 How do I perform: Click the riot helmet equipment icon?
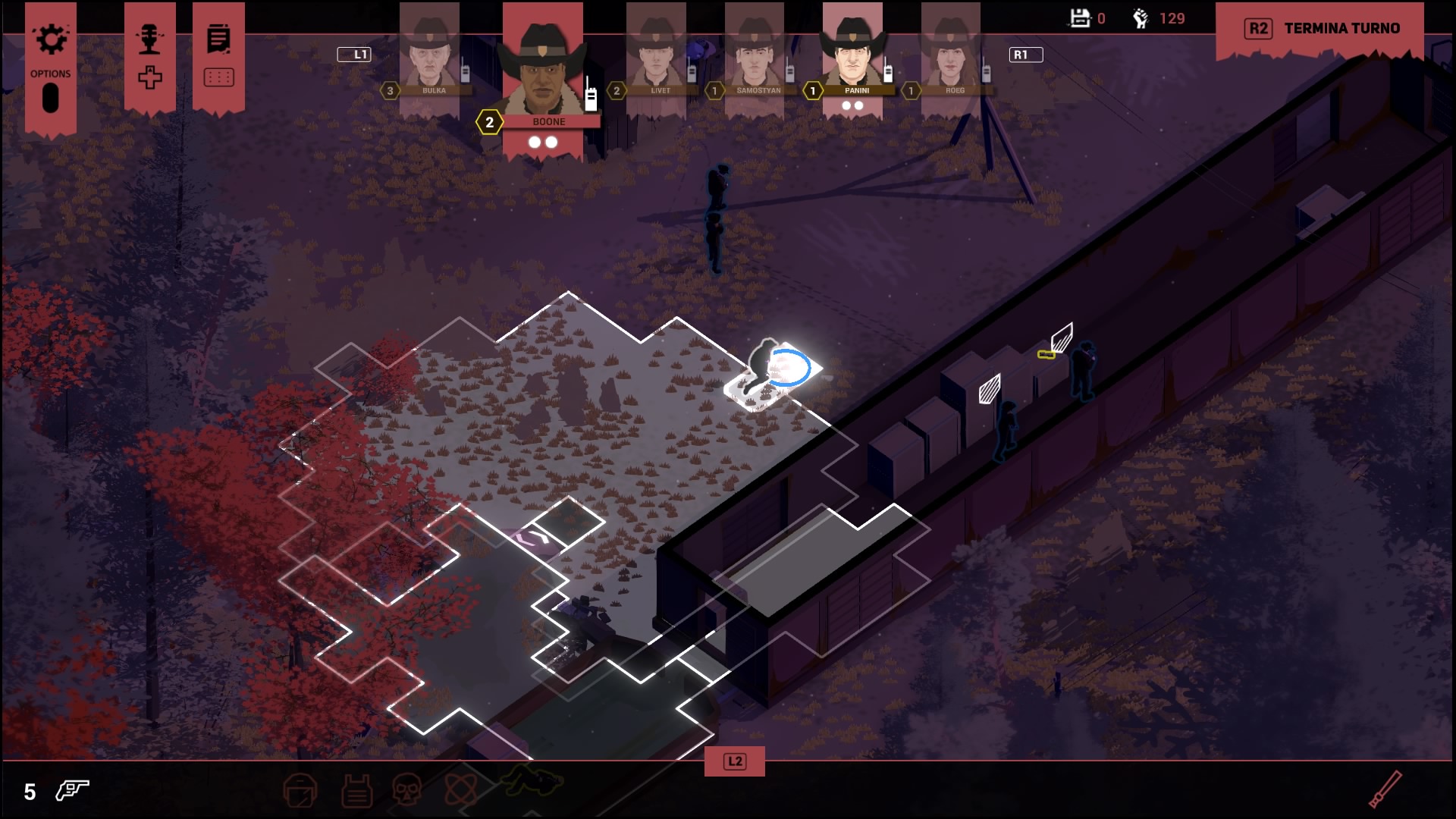point(300,791)
